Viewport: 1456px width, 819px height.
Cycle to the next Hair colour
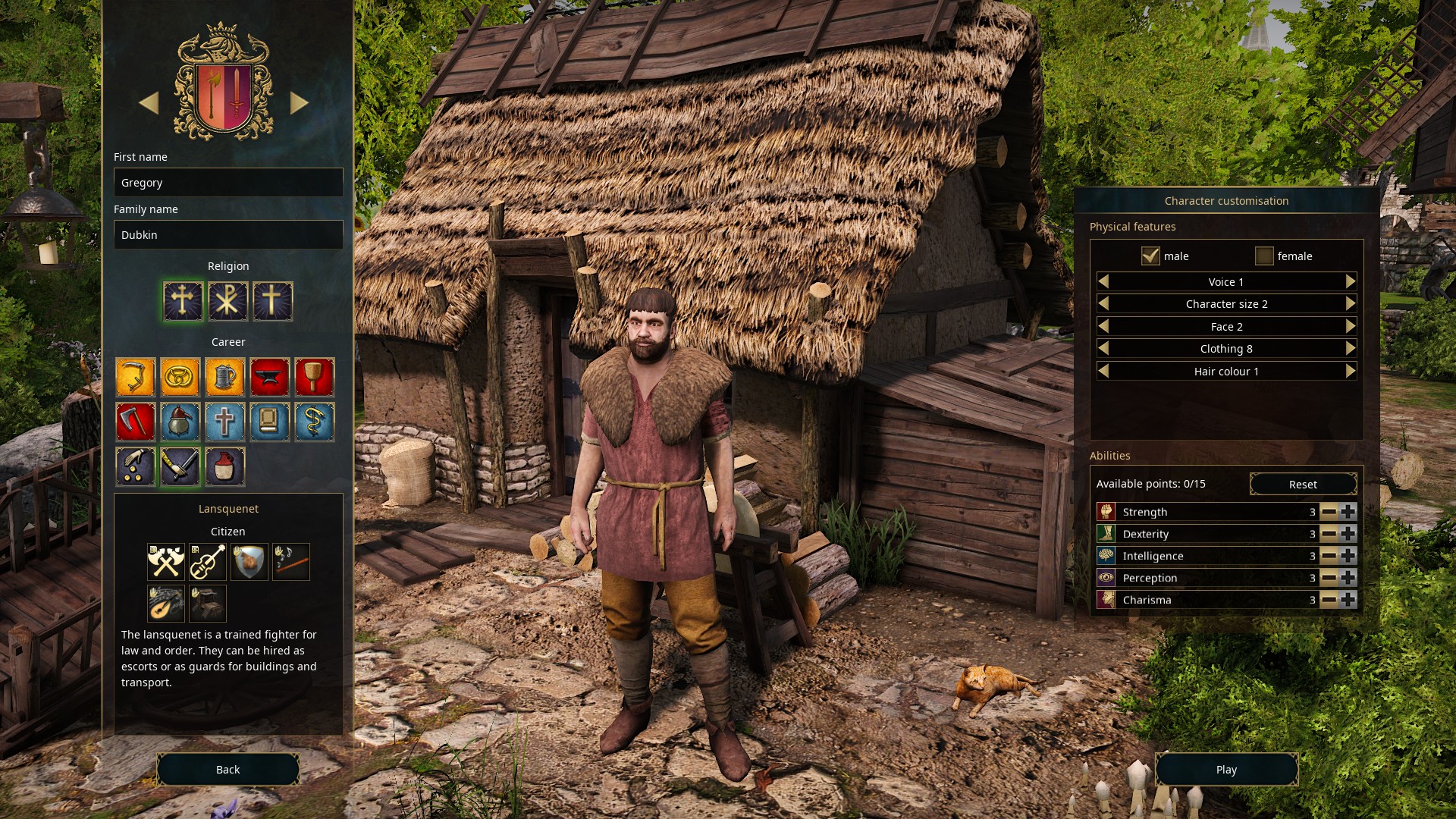point(1351,371)
